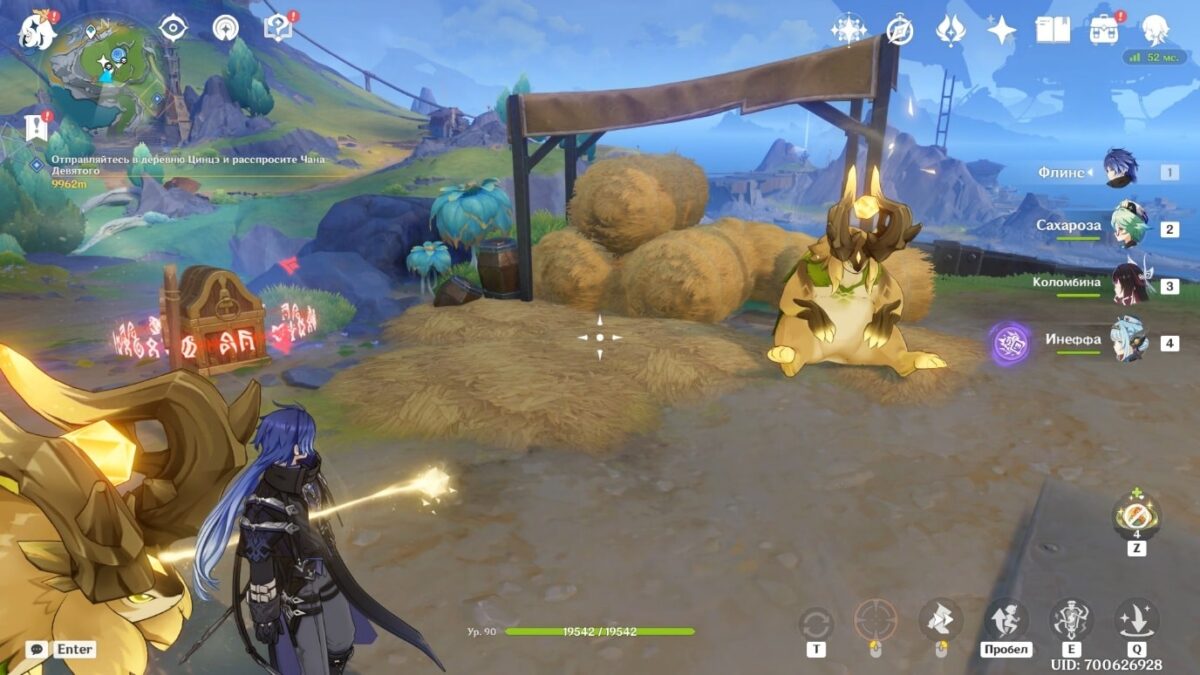Switch to party member Сахароза

pos(1128,228)
